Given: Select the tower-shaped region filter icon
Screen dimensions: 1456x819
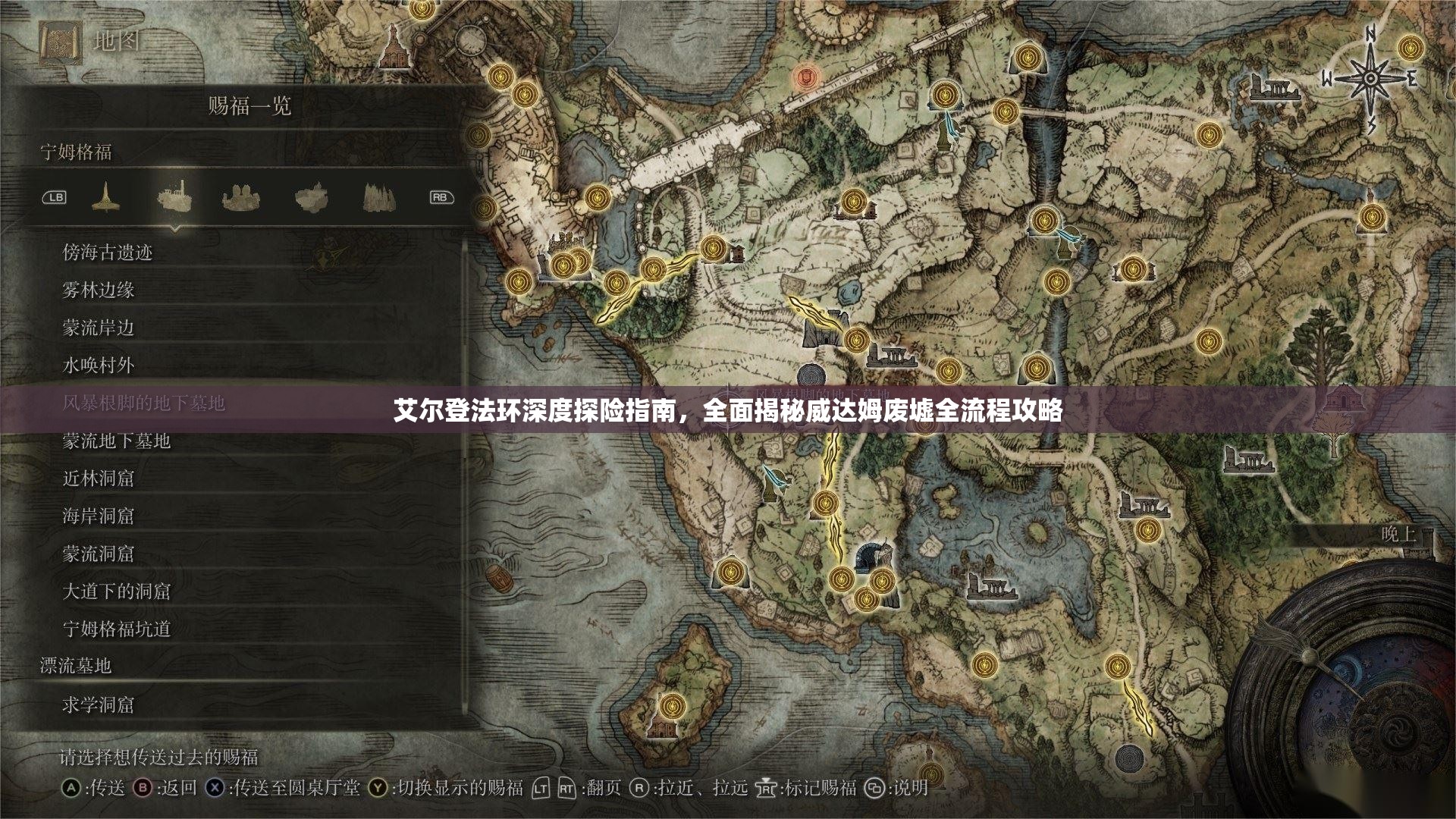Looking at the screenshot, I should tap(106, 196).
